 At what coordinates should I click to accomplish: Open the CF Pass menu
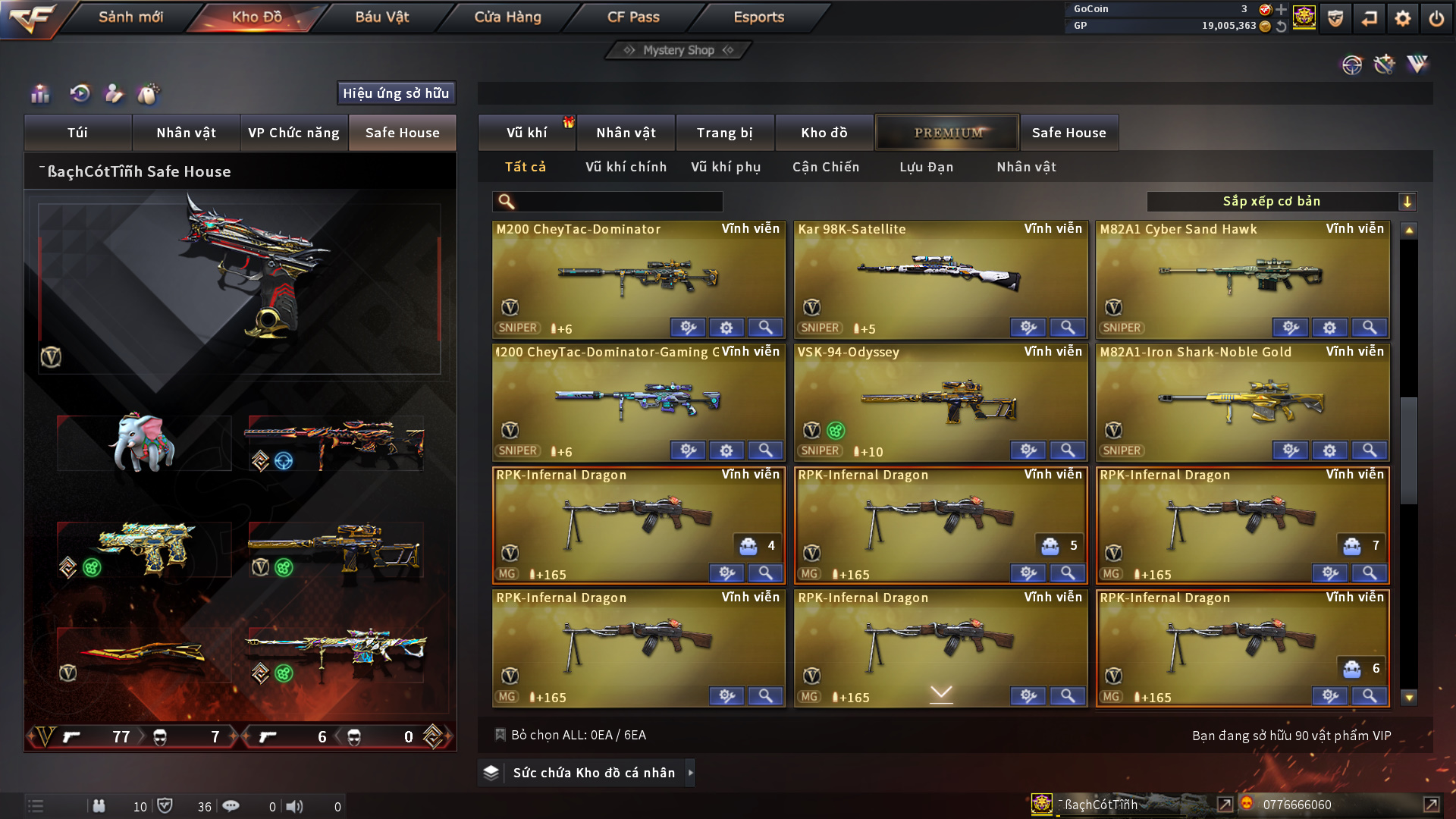[633, 17]
